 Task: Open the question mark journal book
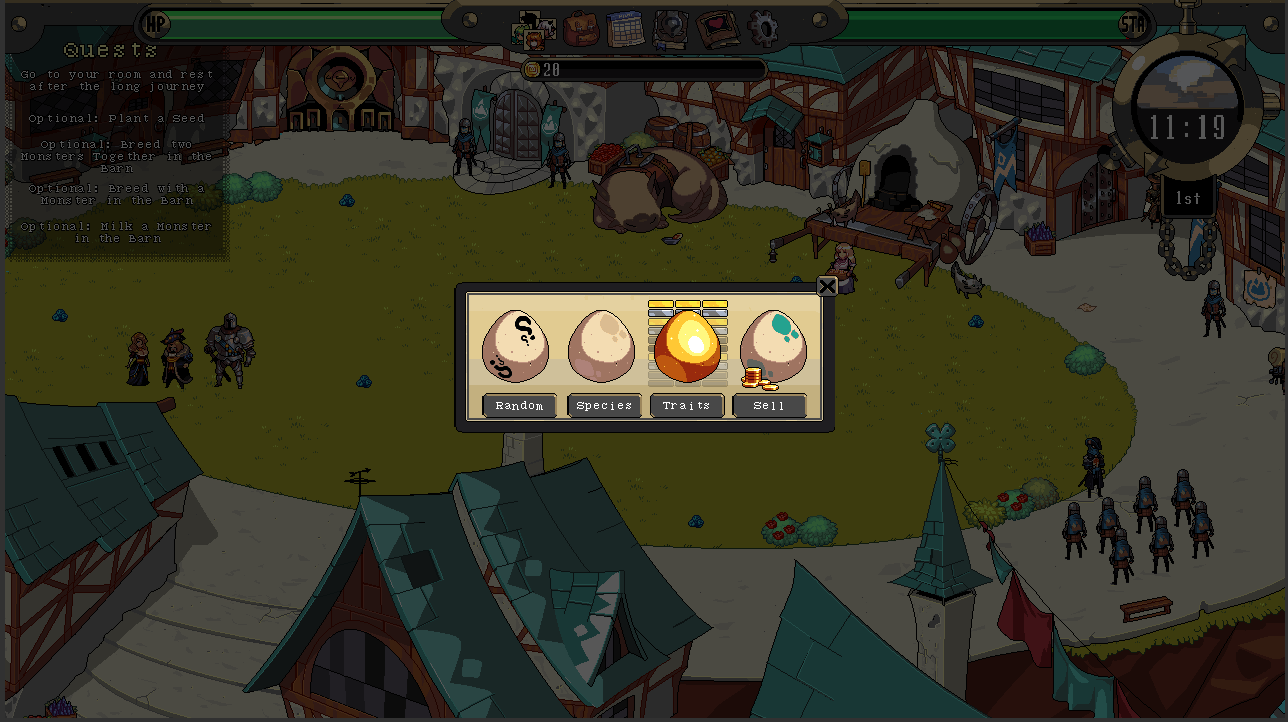tap(671, 30)
